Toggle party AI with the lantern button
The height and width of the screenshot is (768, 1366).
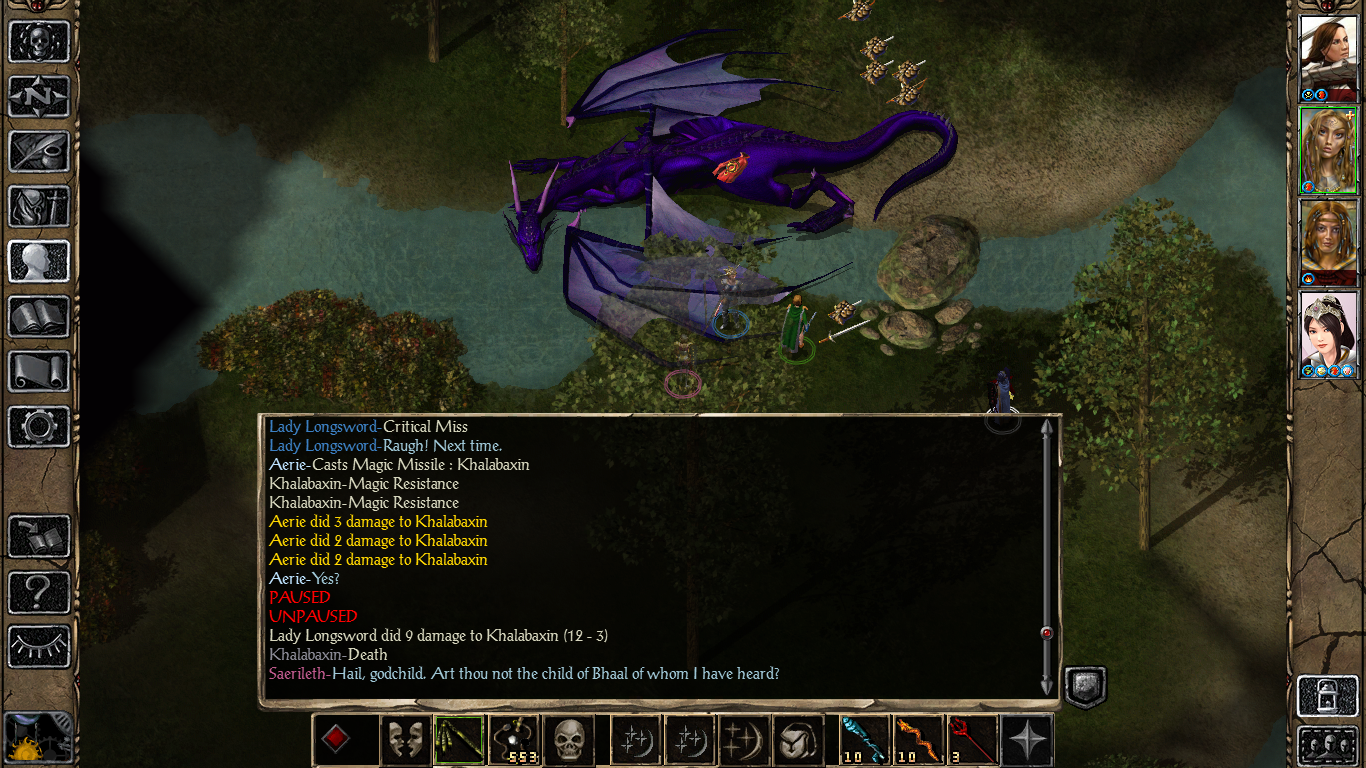pyautogui.click(x=1327, y=694)
